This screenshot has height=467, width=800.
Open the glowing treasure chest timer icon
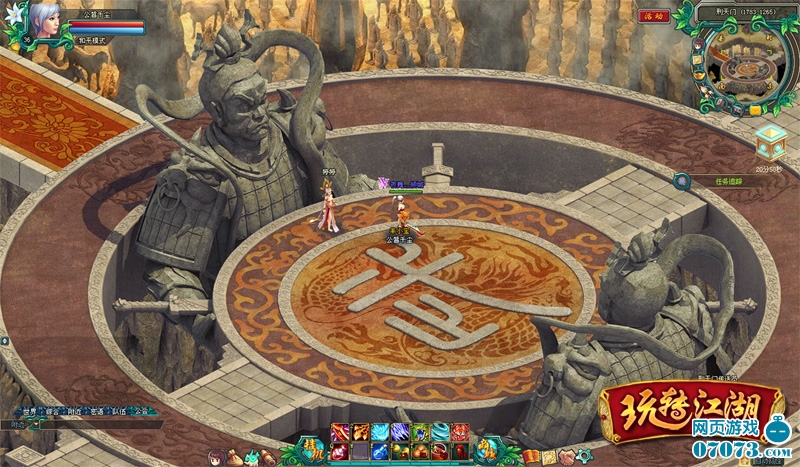[x=769, y=142]
